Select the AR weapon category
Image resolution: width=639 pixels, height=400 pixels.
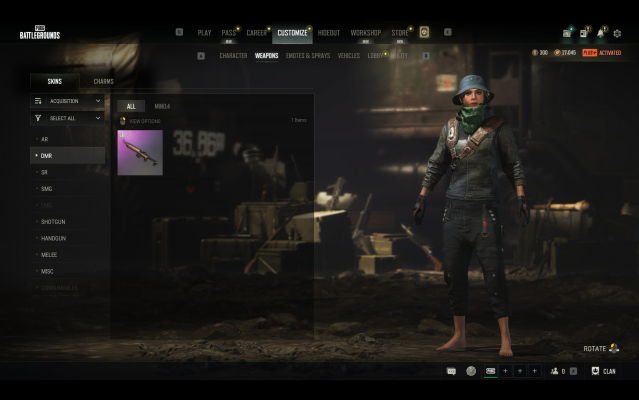pyautogui.click(x=44, y=139)
